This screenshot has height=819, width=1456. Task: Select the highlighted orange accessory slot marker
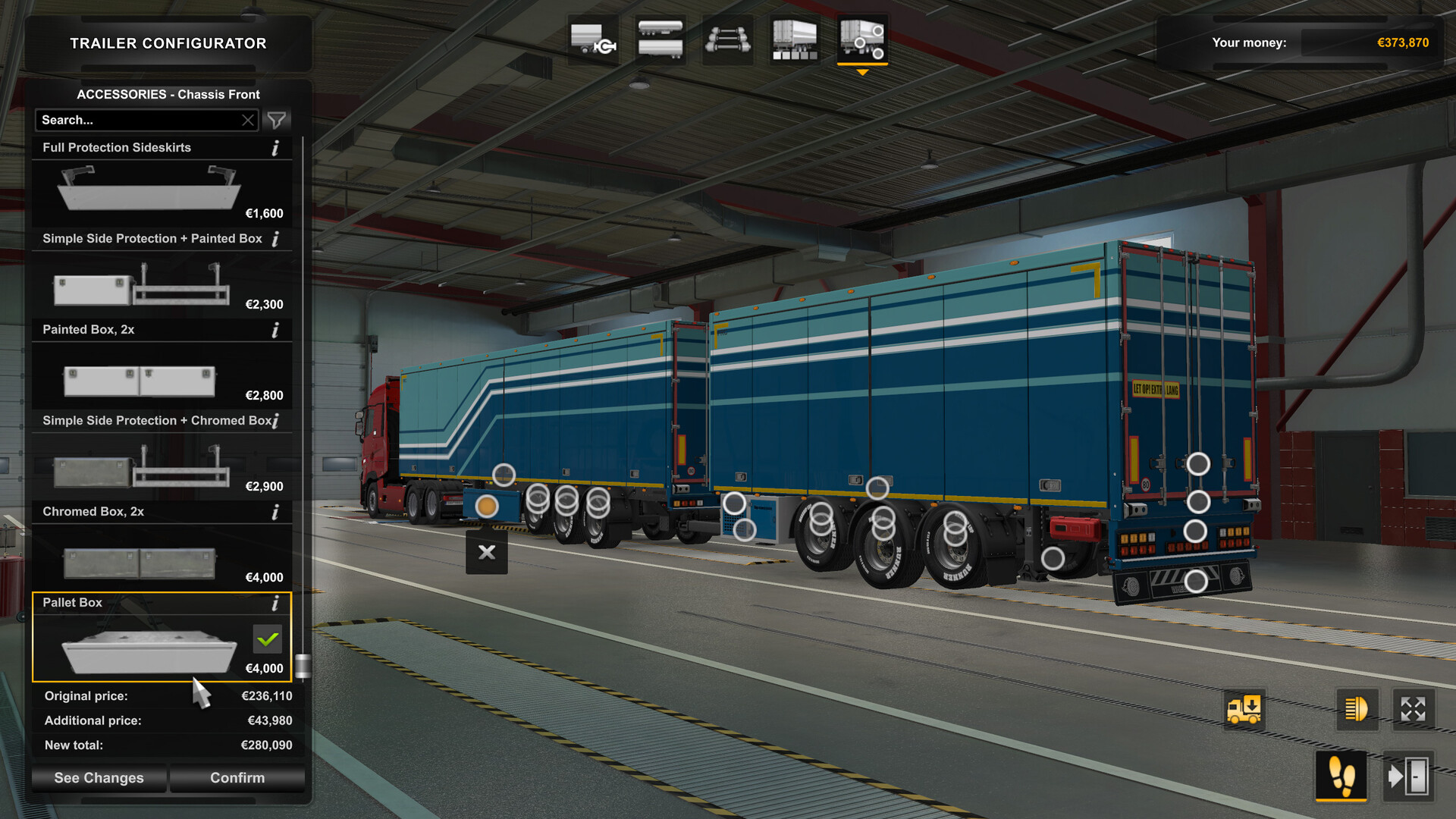click(x=486, y=504)
